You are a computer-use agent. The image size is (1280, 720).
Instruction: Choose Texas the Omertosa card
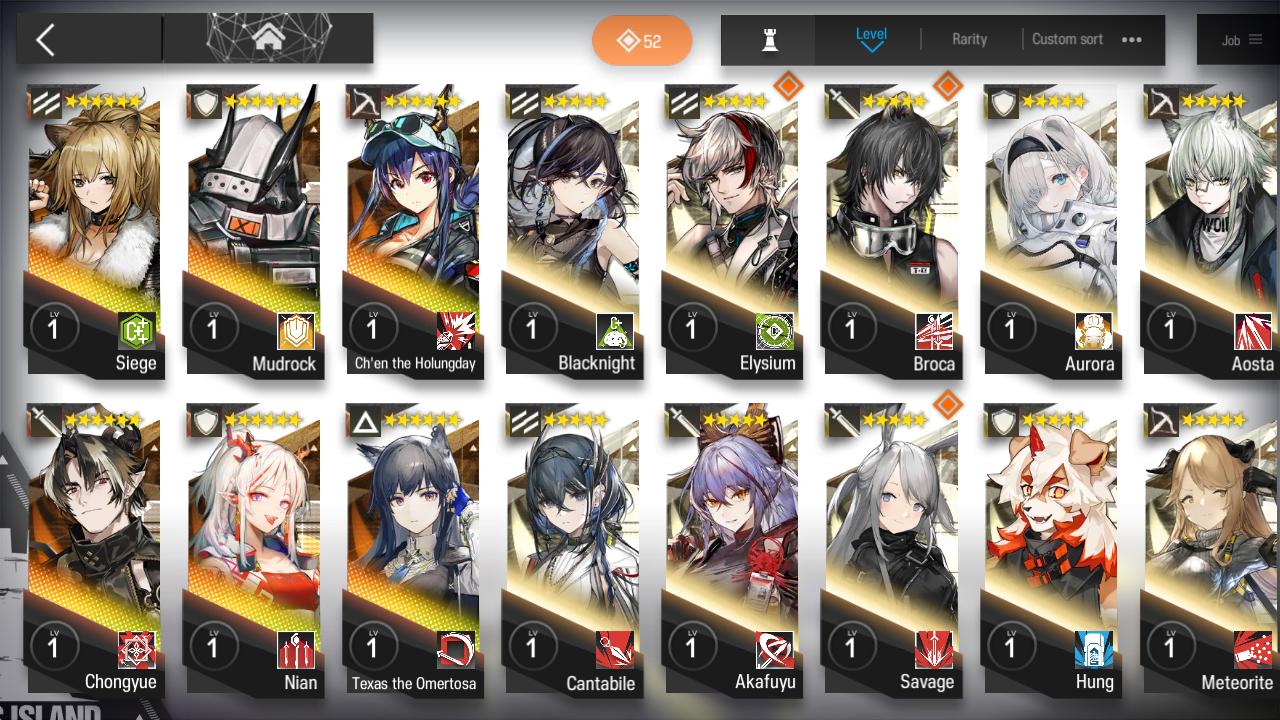414,550
